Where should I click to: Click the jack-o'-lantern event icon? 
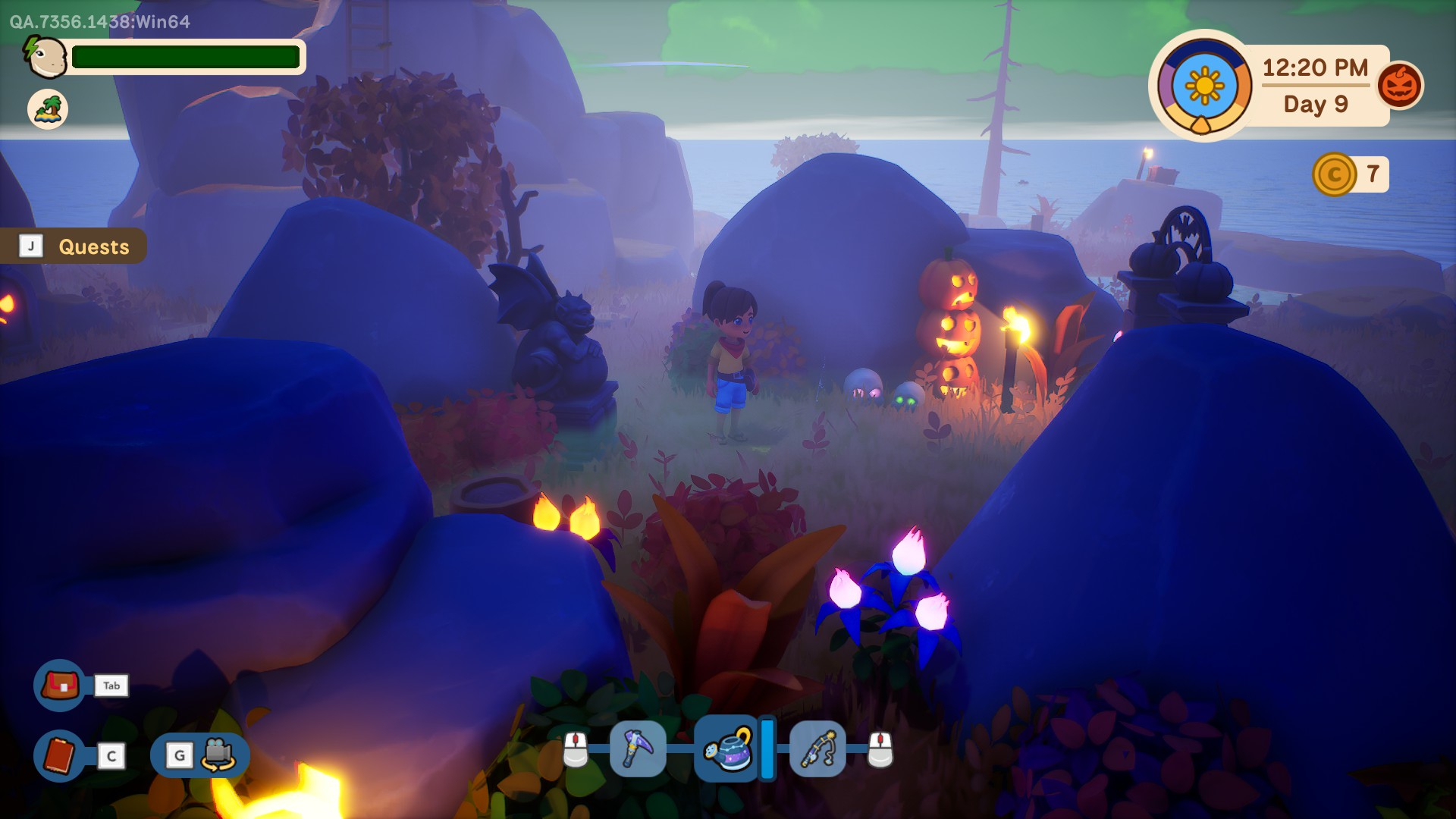pos(1399,86)
